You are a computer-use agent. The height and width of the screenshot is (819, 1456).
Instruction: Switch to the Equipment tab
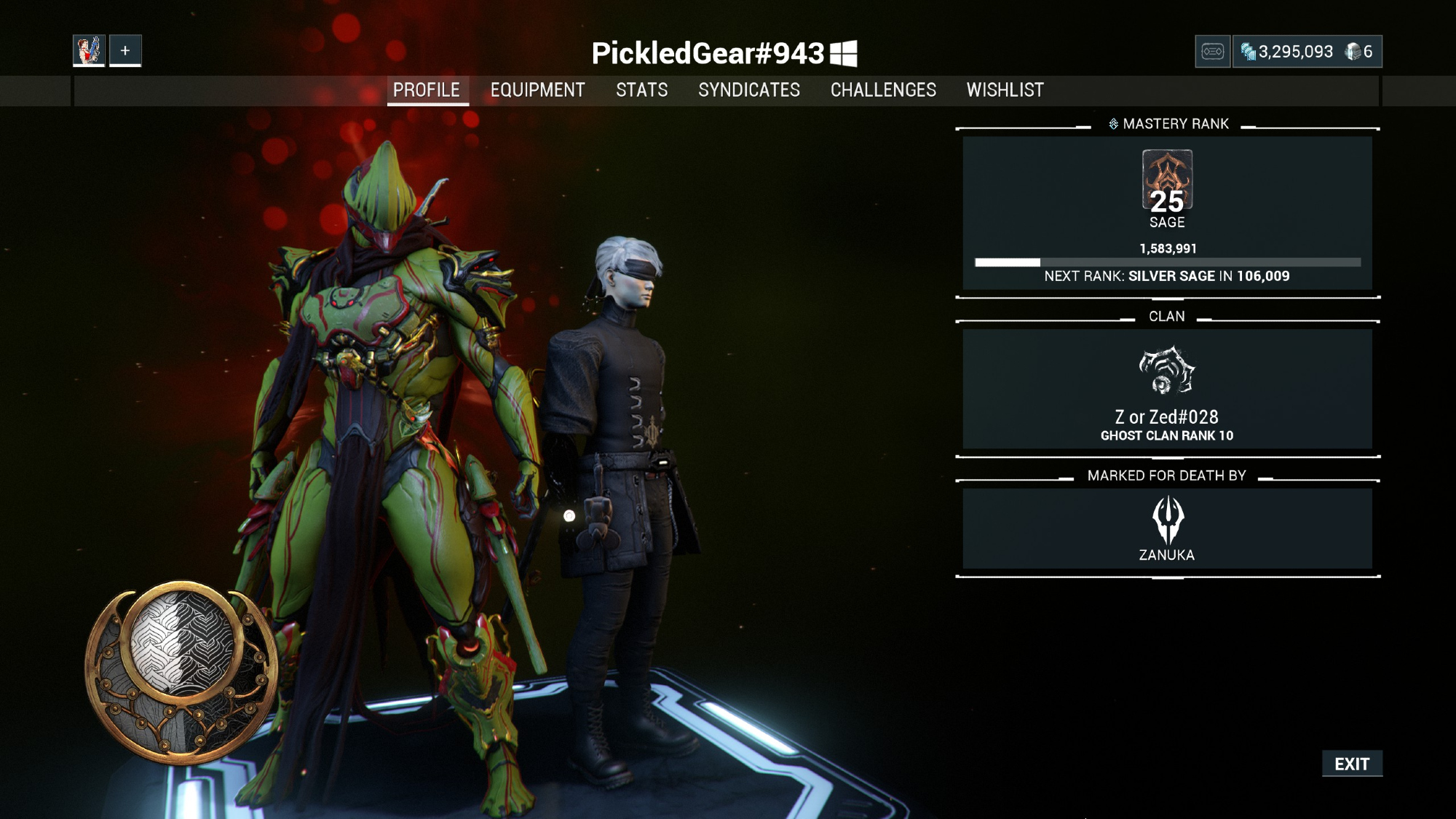[x=537, y=90]
